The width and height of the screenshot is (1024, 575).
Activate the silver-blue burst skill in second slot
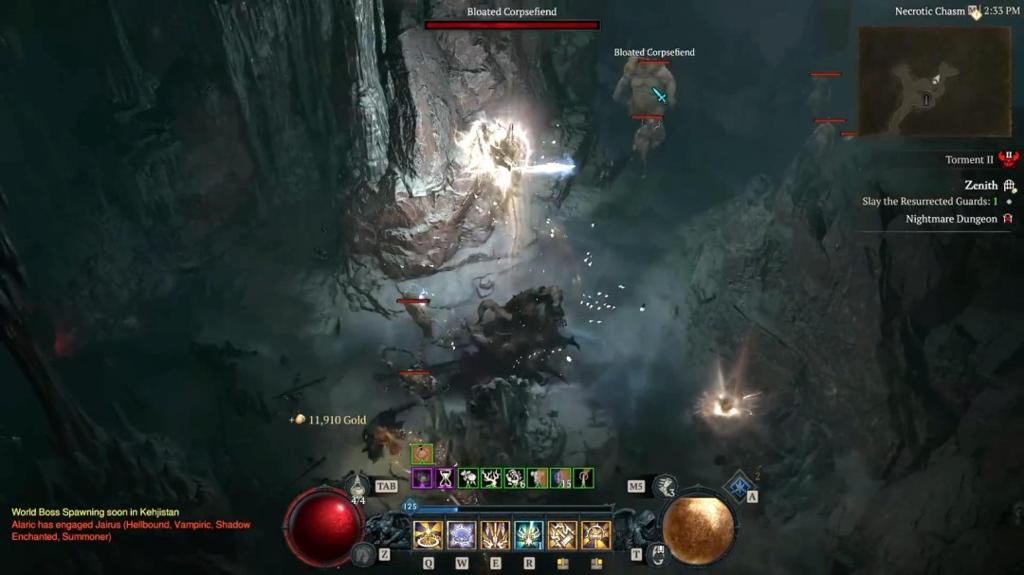[x=461, y=535]
